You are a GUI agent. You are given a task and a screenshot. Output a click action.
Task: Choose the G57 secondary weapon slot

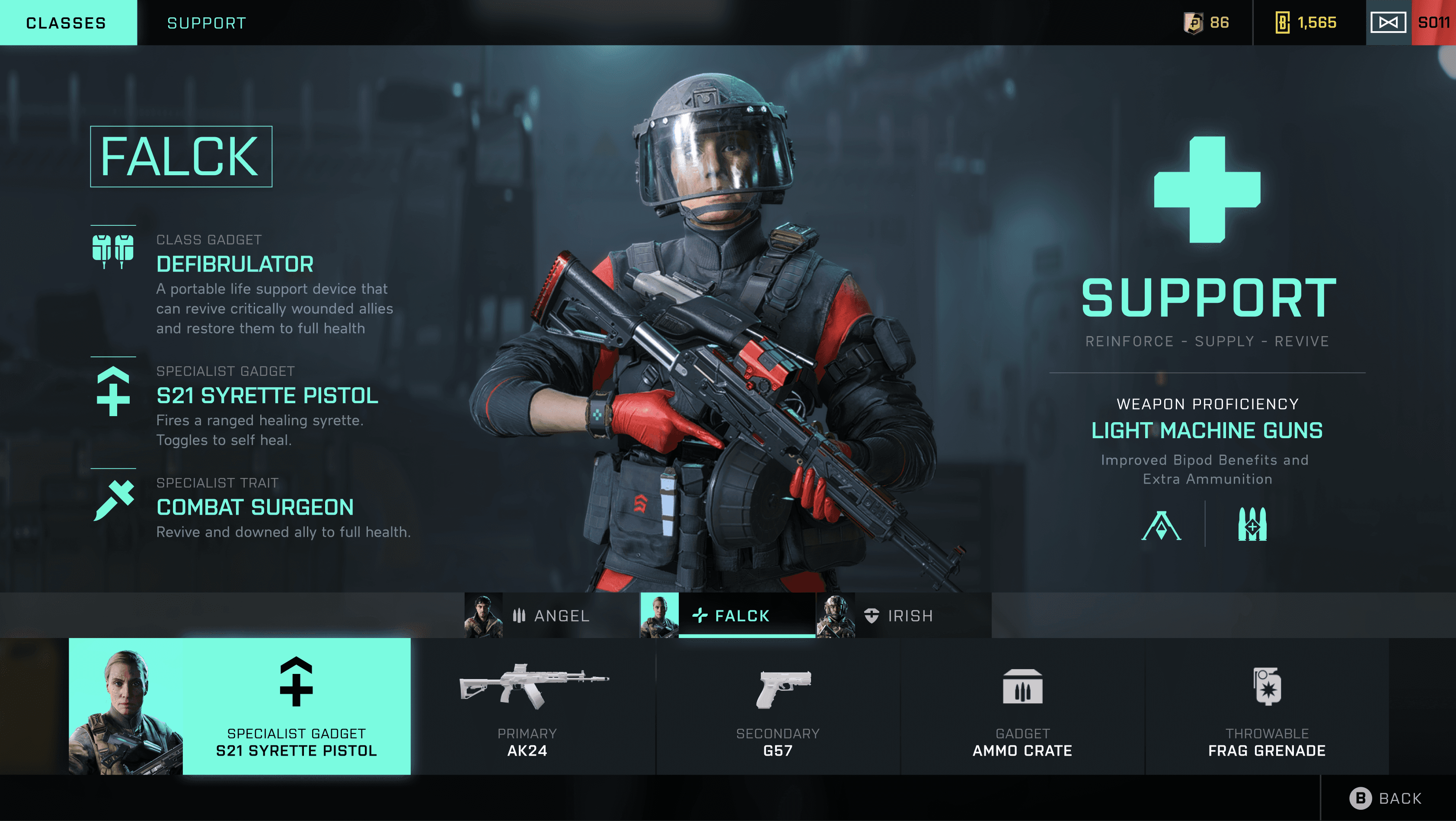tap(778, 707)
